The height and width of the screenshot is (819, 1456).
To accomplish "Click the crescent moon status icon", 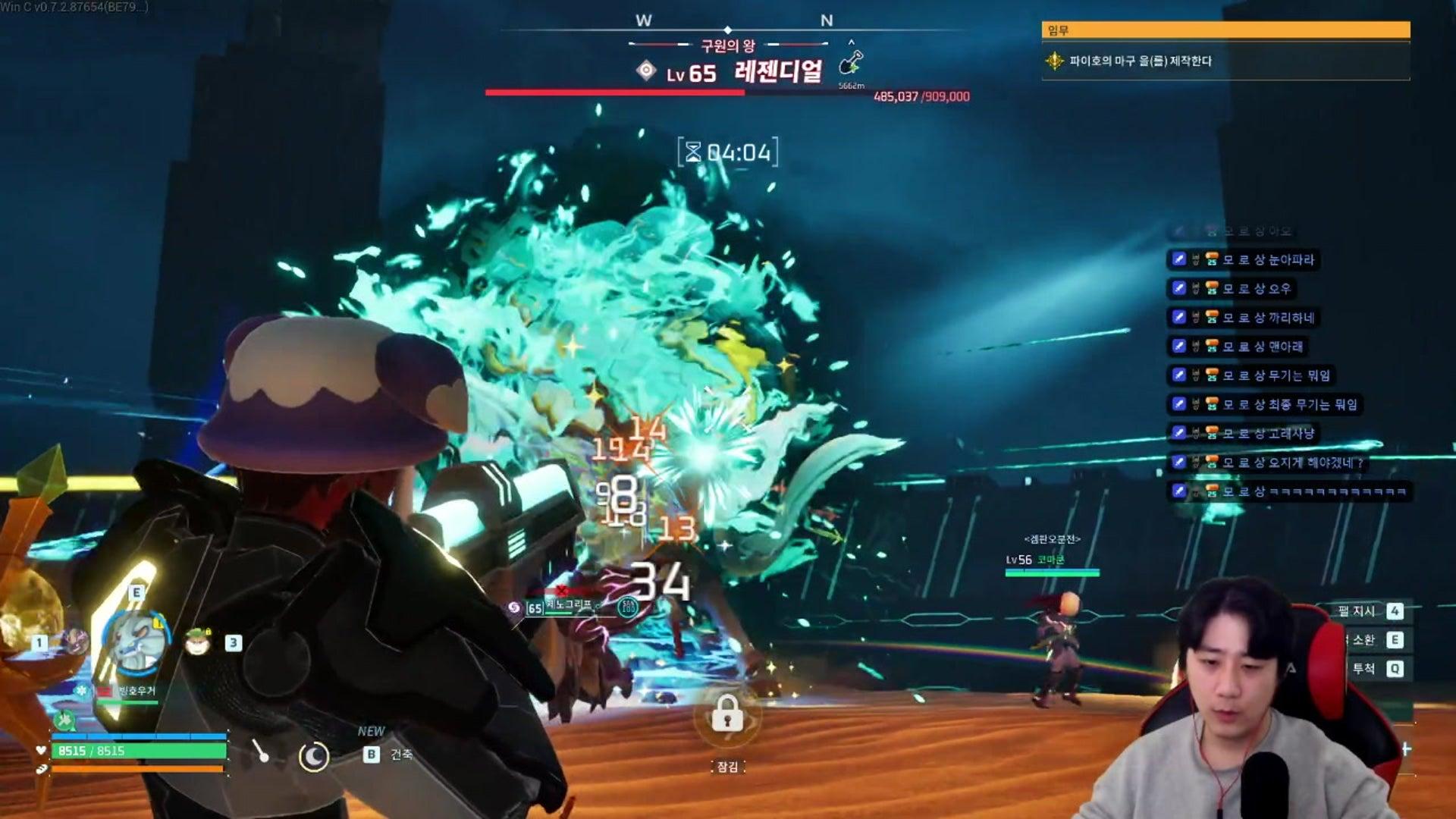I will [313, 756].
